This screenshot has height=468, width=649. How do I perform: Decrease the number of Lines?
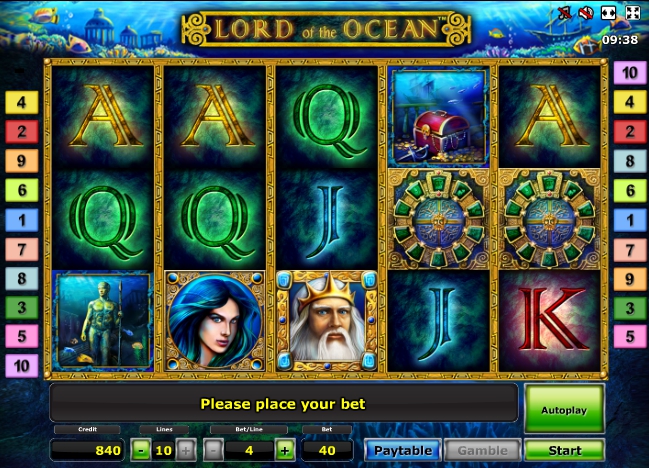click(140, 450)
